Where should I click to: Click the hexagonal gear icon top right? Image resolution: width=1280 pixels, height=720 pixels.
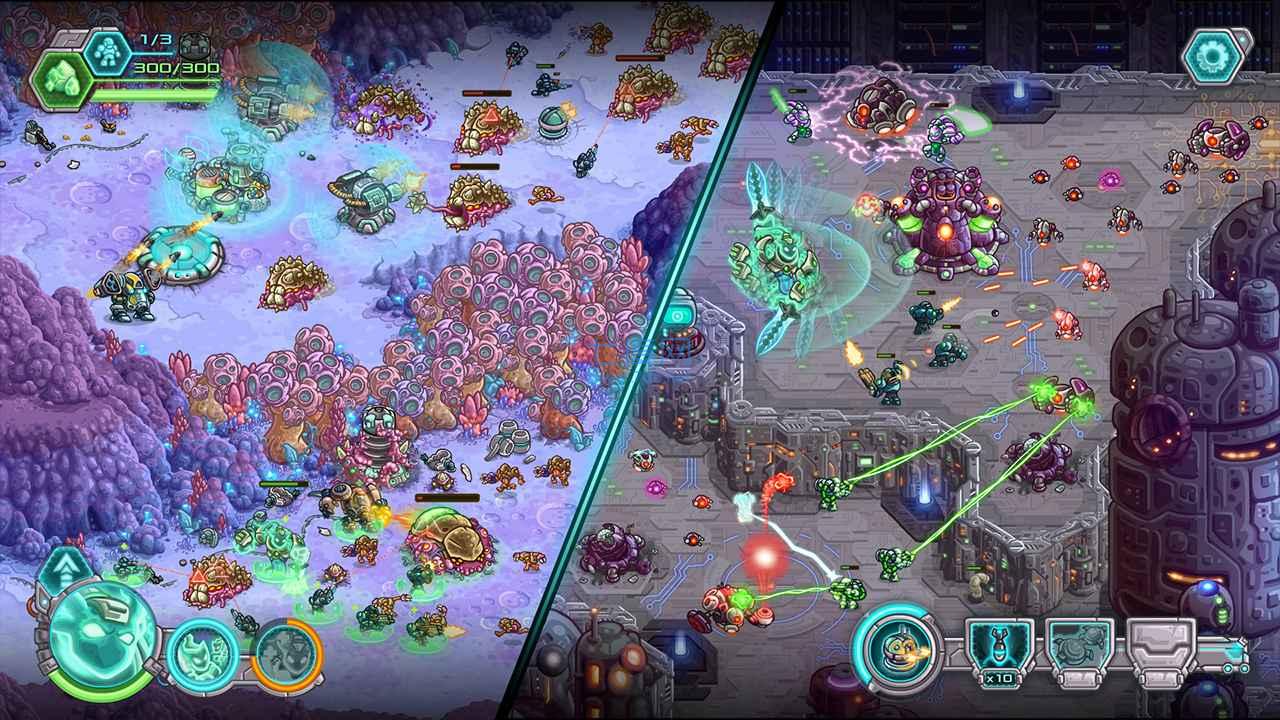1213,57
